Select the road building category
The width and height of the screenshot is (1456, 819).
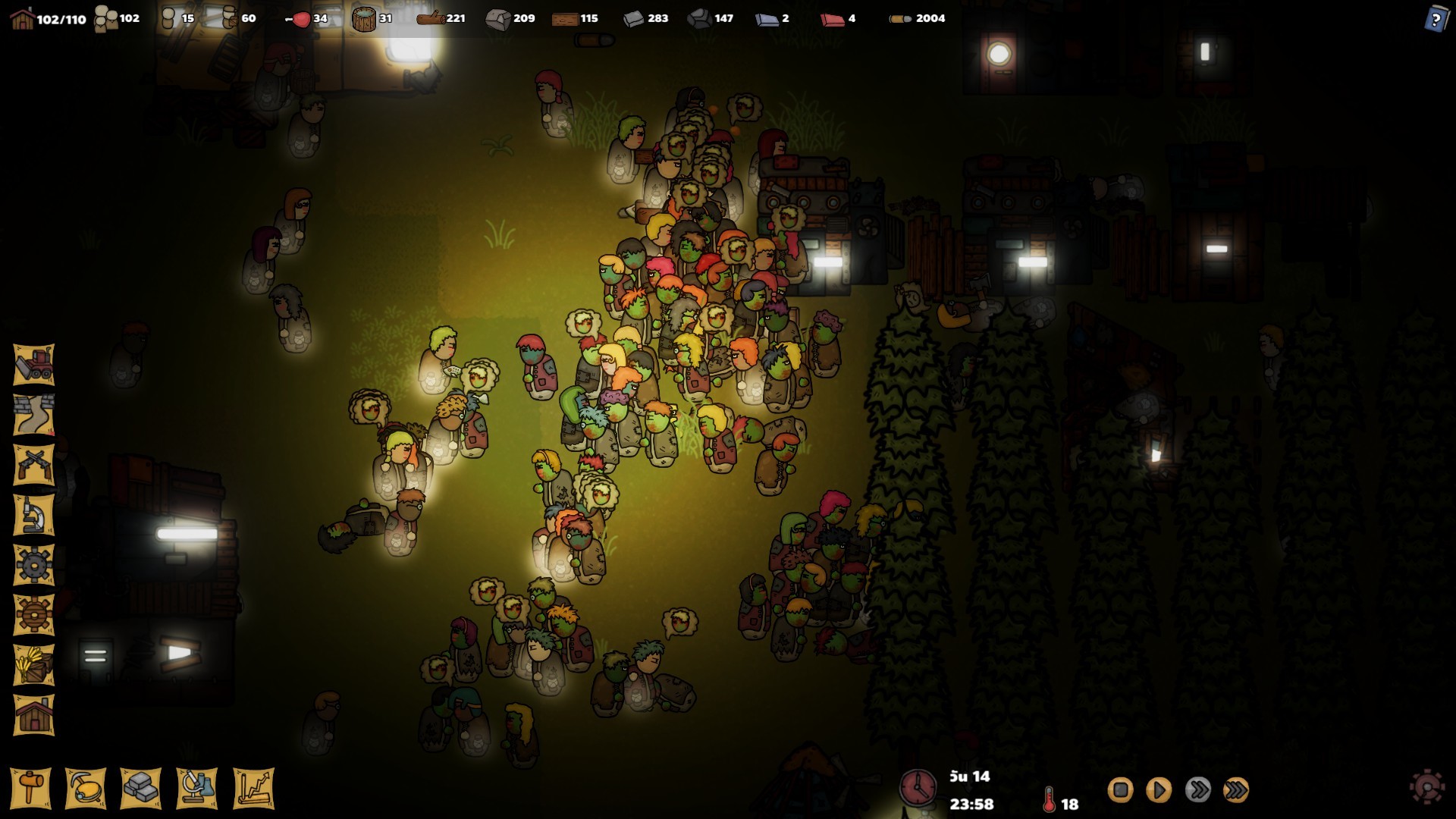34,415
